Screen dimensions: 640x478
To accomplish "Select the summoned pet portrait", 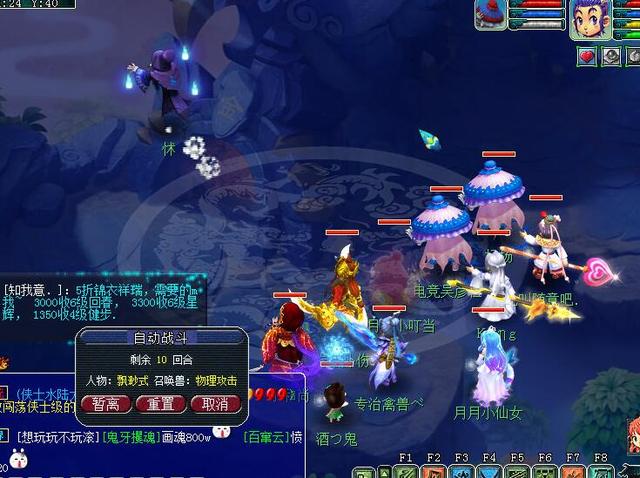I will click(491, 14).
